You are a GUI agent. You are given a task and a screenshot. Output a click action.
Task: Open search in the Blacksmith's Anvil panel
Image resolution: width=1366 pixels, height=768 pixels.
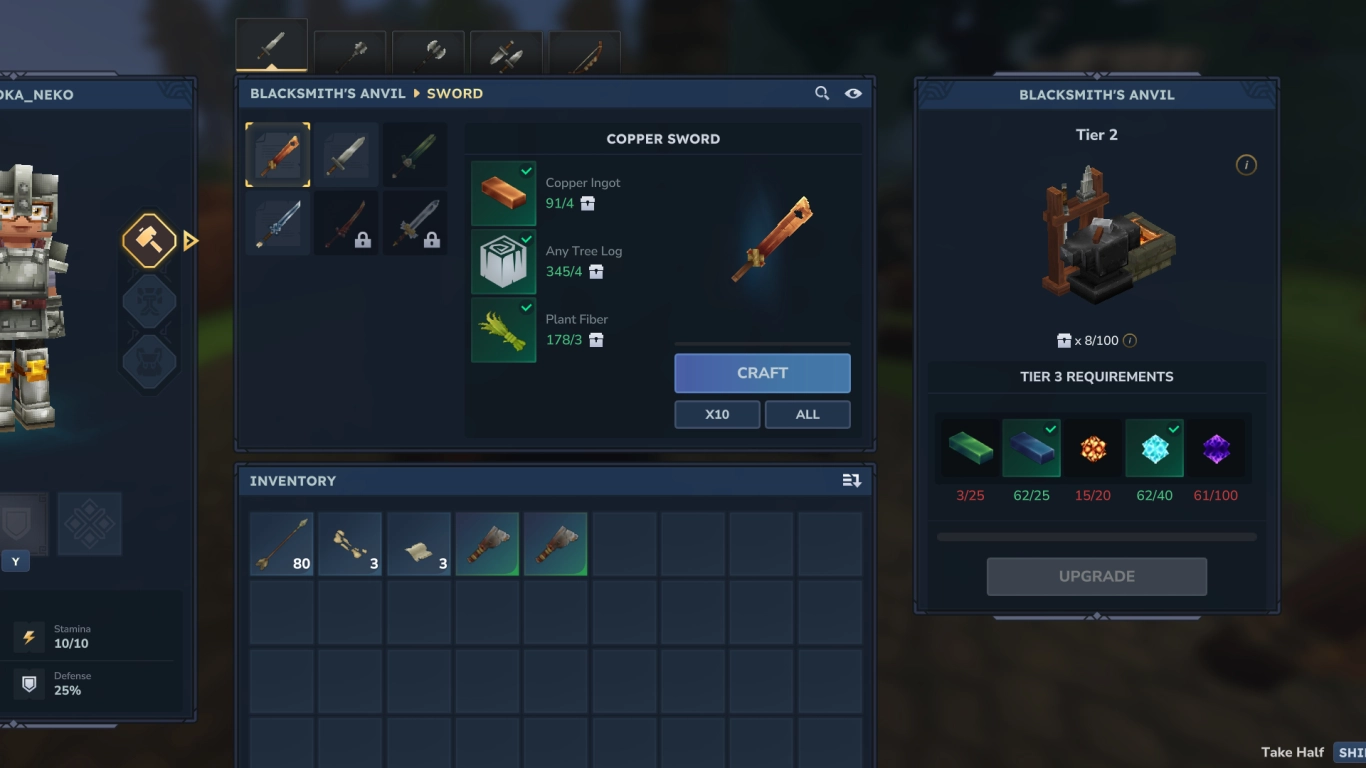[822, 93]
